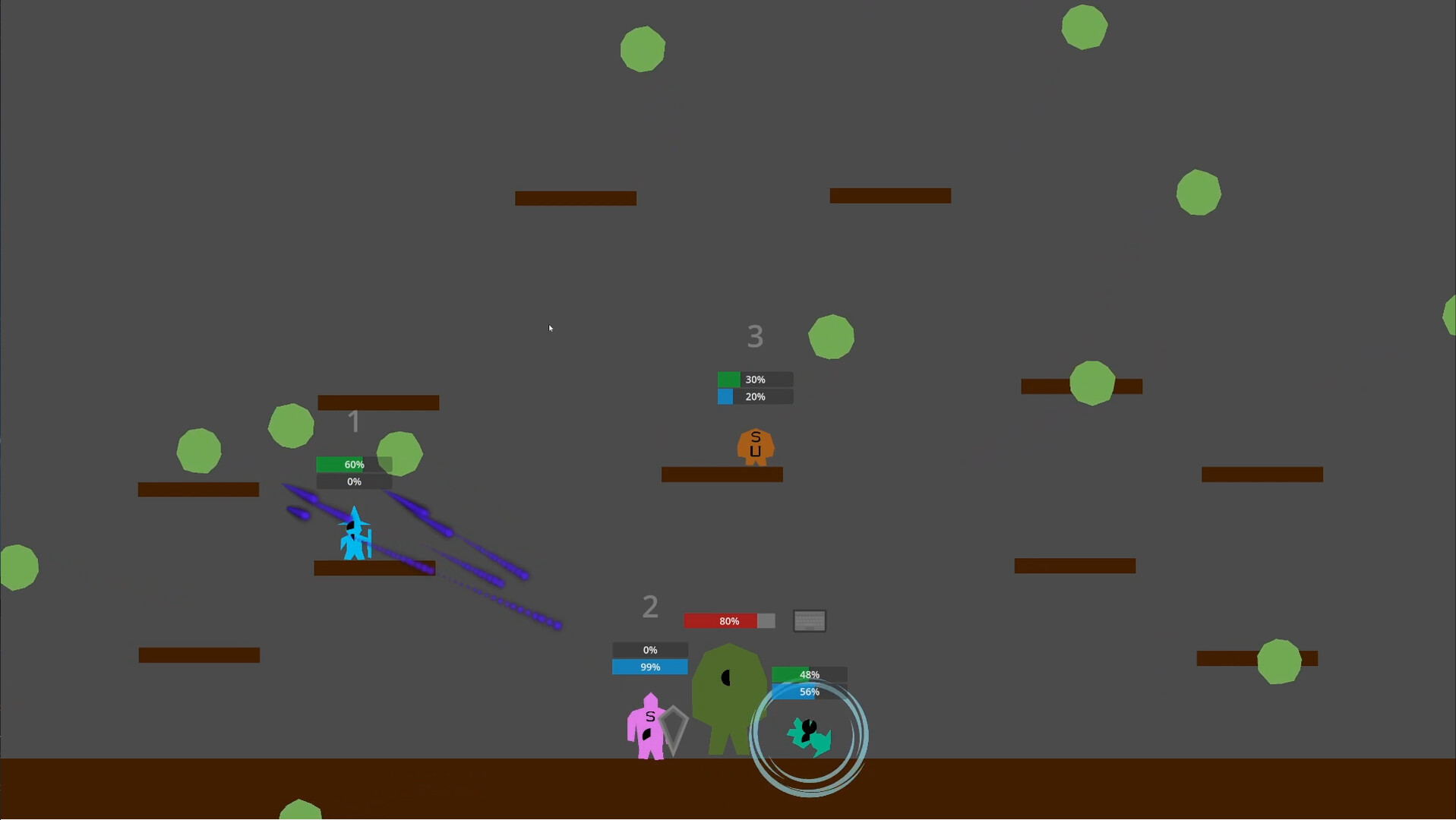Screen dimensions: 1456x820
Task: Click the large olive bush sprite near player 2
Action: coord(728,691)
